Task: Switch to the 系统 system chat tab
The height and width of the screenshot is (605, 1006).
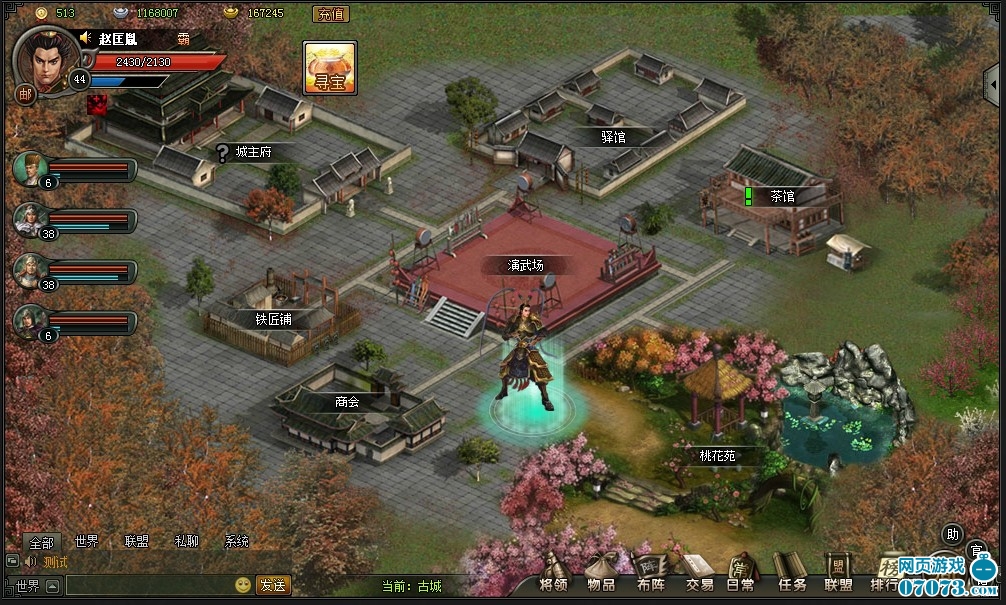Action: tap(237, 542)
